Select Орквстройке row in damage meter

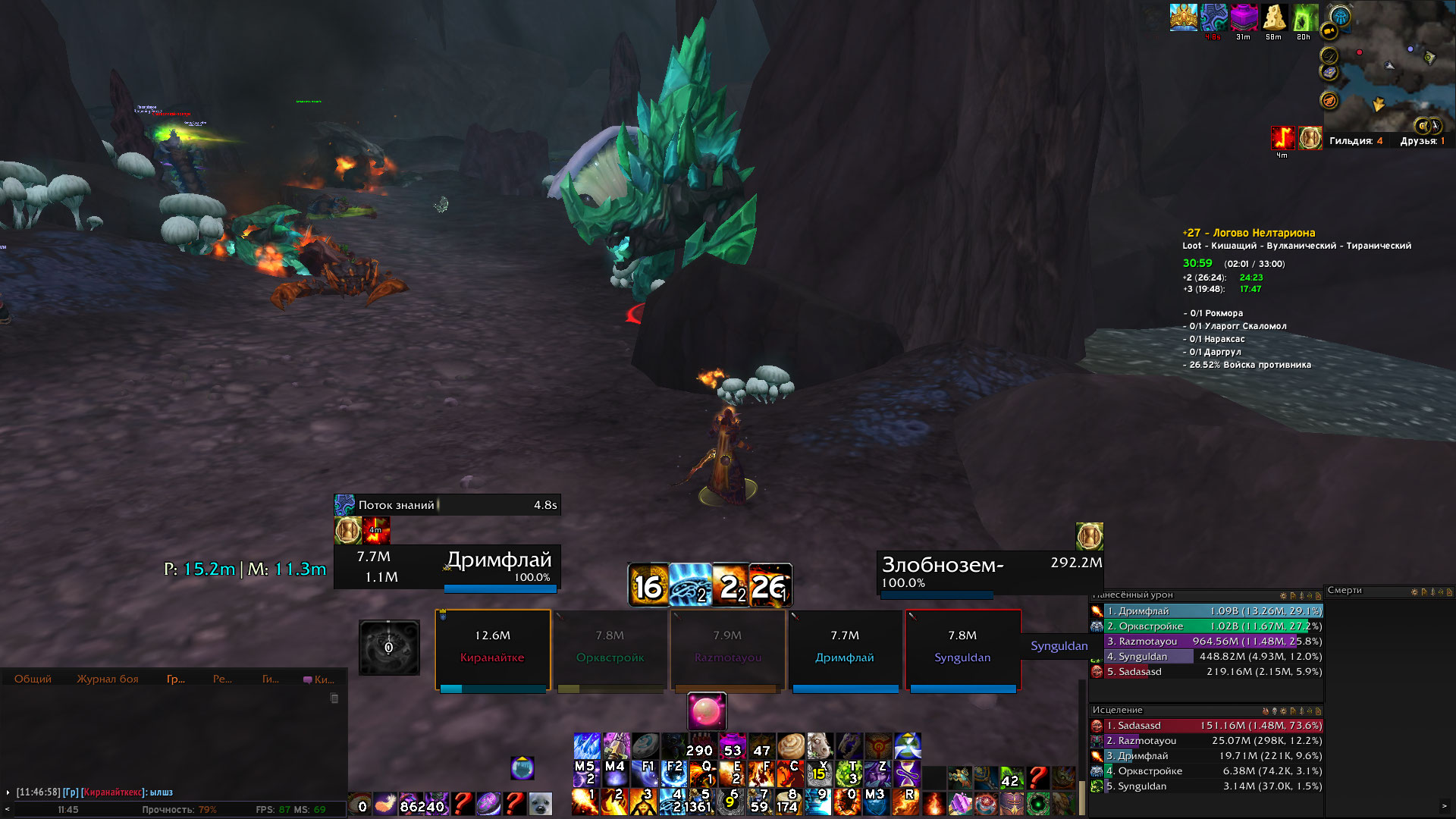pyautogui.click(x=1206, y=626)
